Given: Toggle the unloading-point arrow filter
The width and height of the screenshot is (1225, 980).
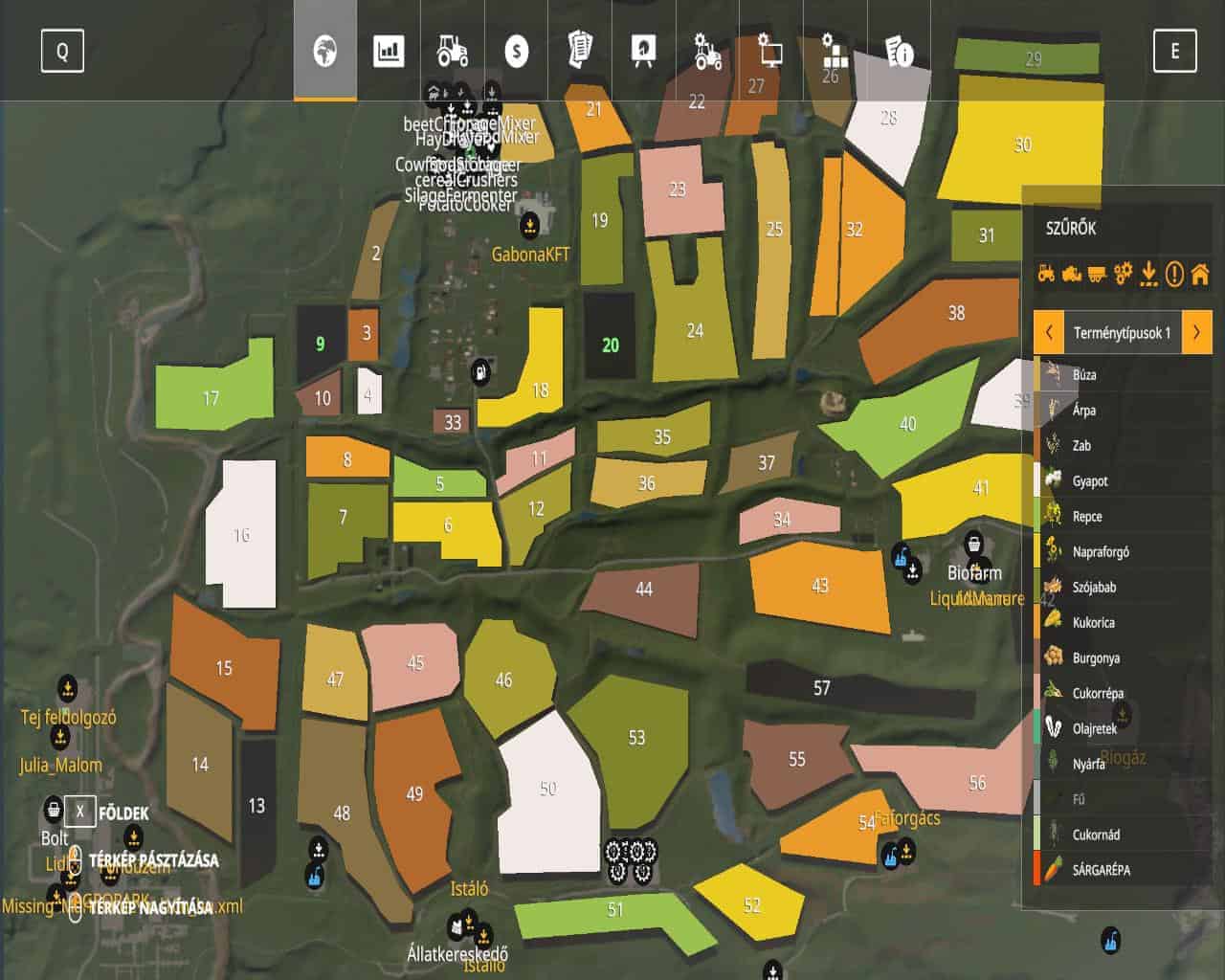Looking at the screenshot, I should pos(1148,275).
